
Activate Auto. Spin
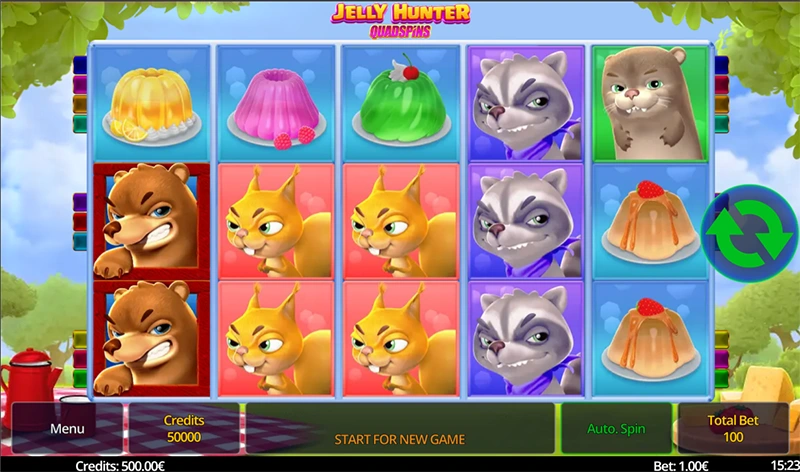[x=616, y=429]
